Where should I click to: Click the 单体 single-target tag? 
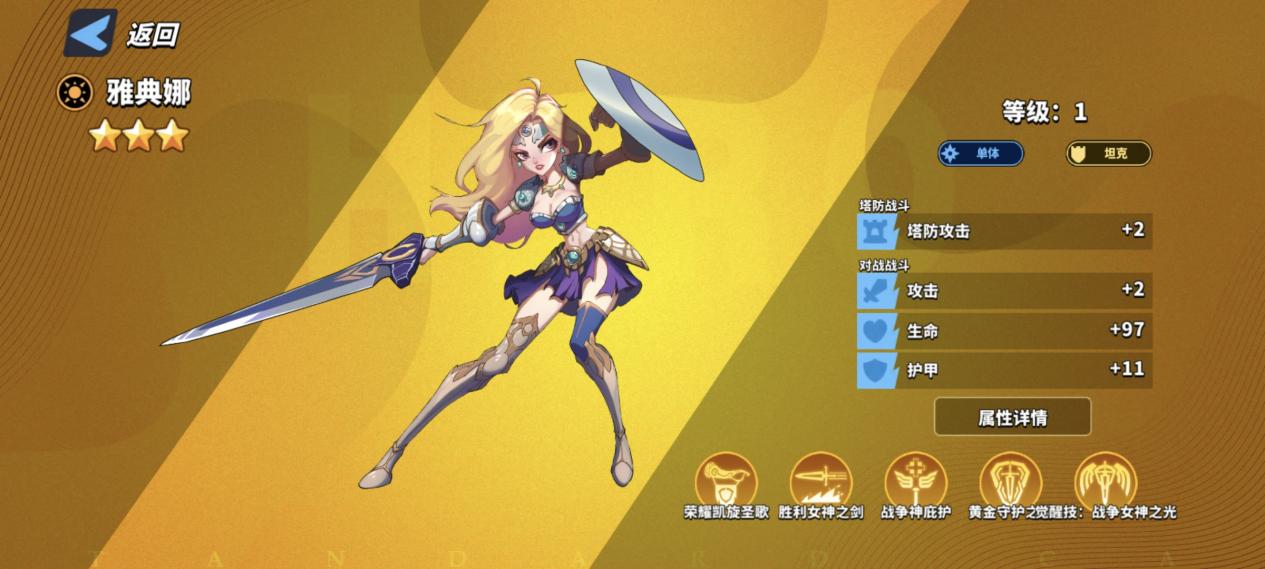(980, 154)
